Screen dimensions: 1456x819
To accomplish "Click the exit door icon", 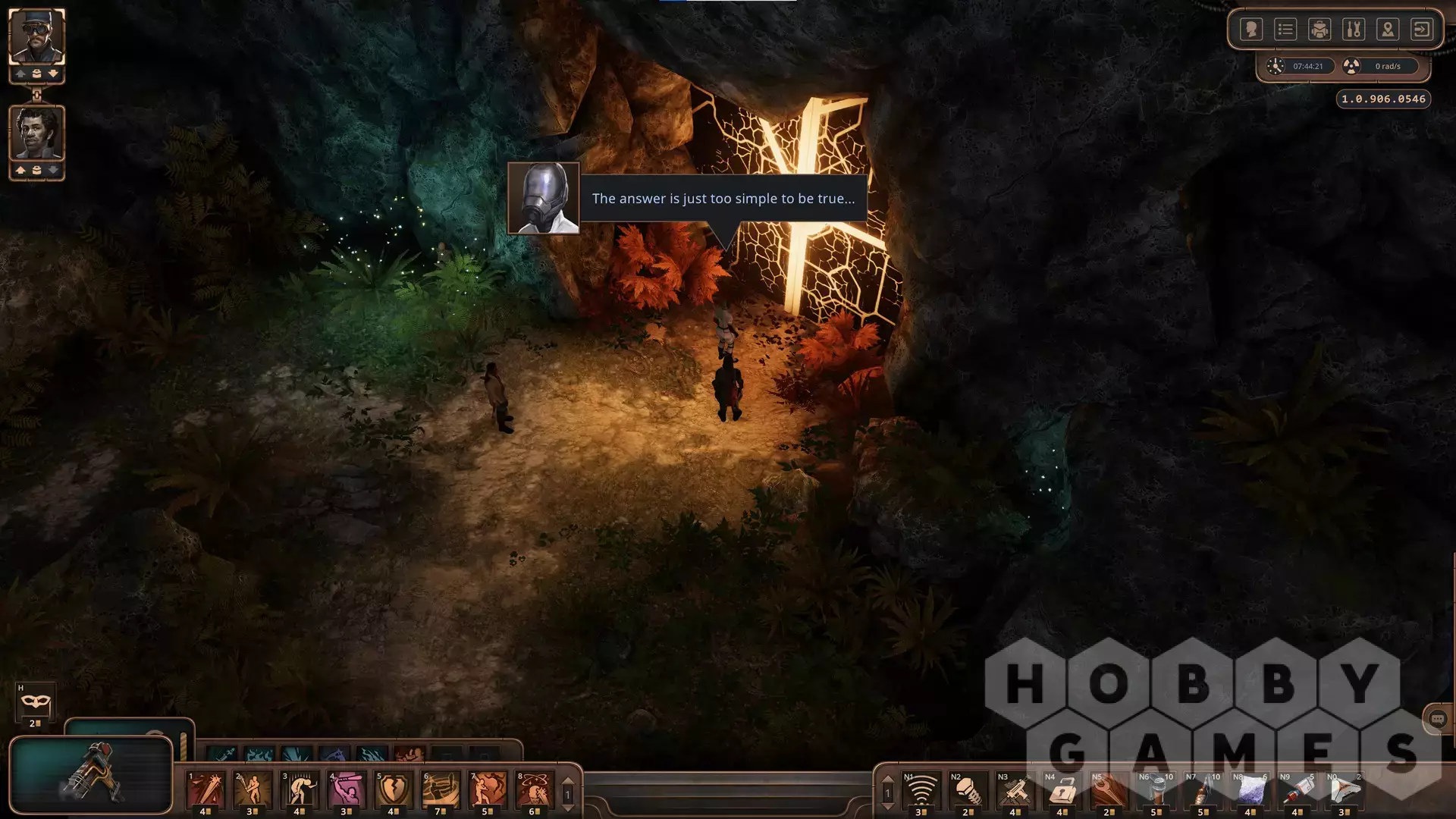I will click(x=1422, y=30).
